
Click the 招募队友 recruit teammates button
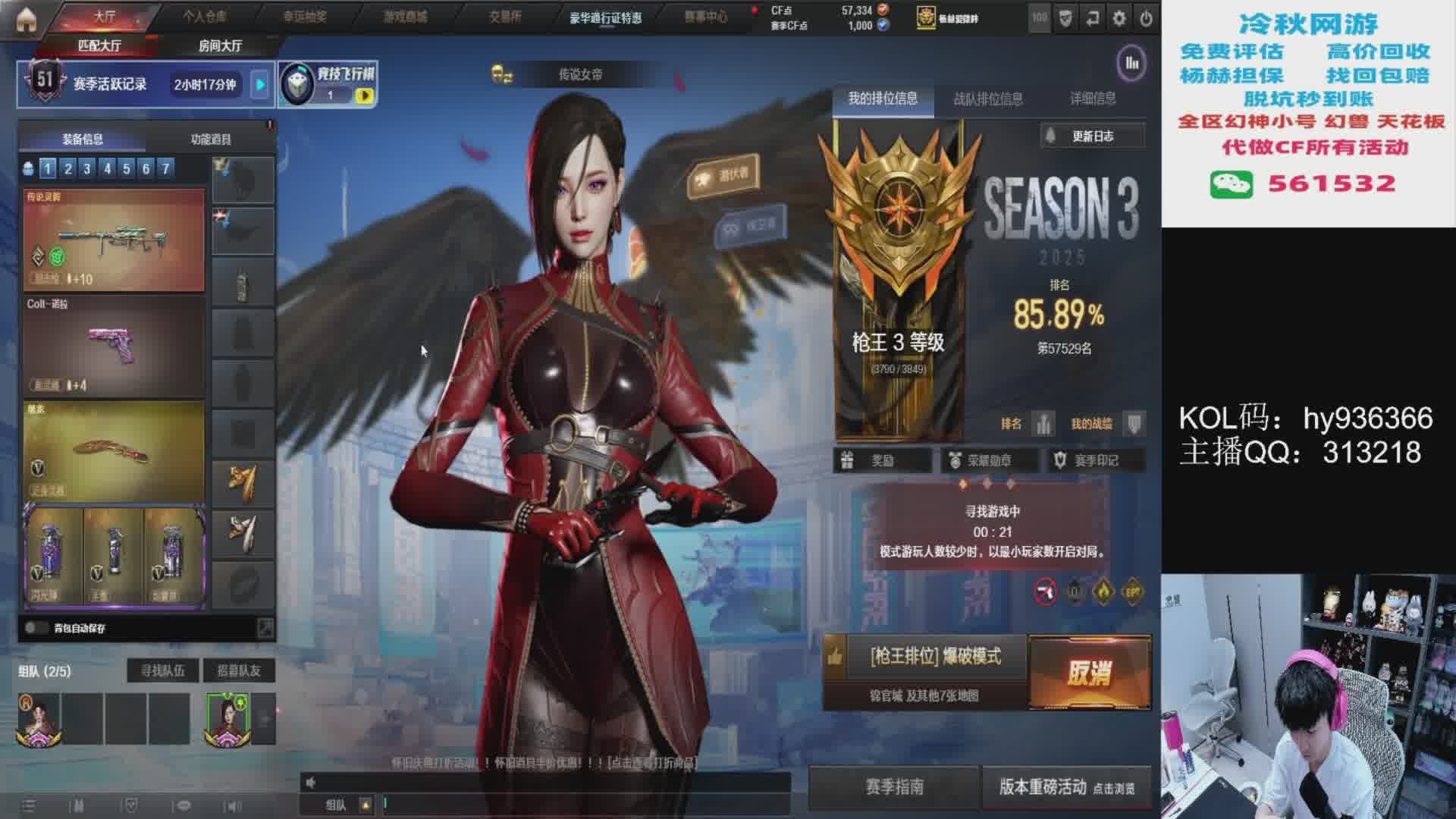coord(238,670)
